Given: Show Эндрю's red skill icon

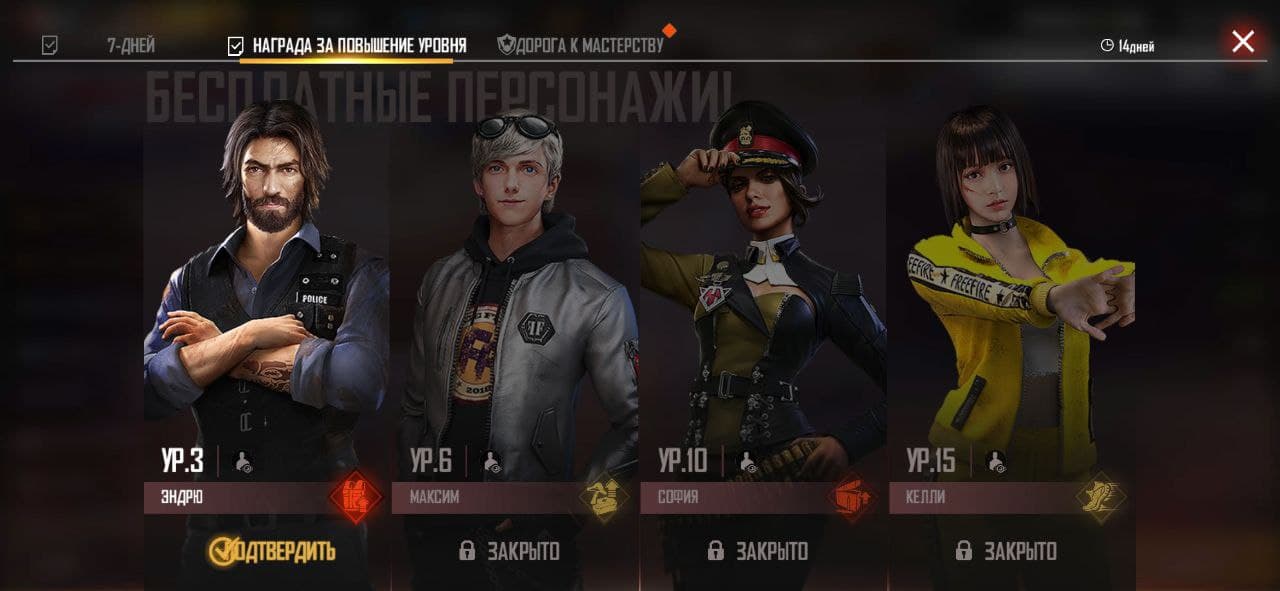Looking at the screenshot, I should 355,497.
